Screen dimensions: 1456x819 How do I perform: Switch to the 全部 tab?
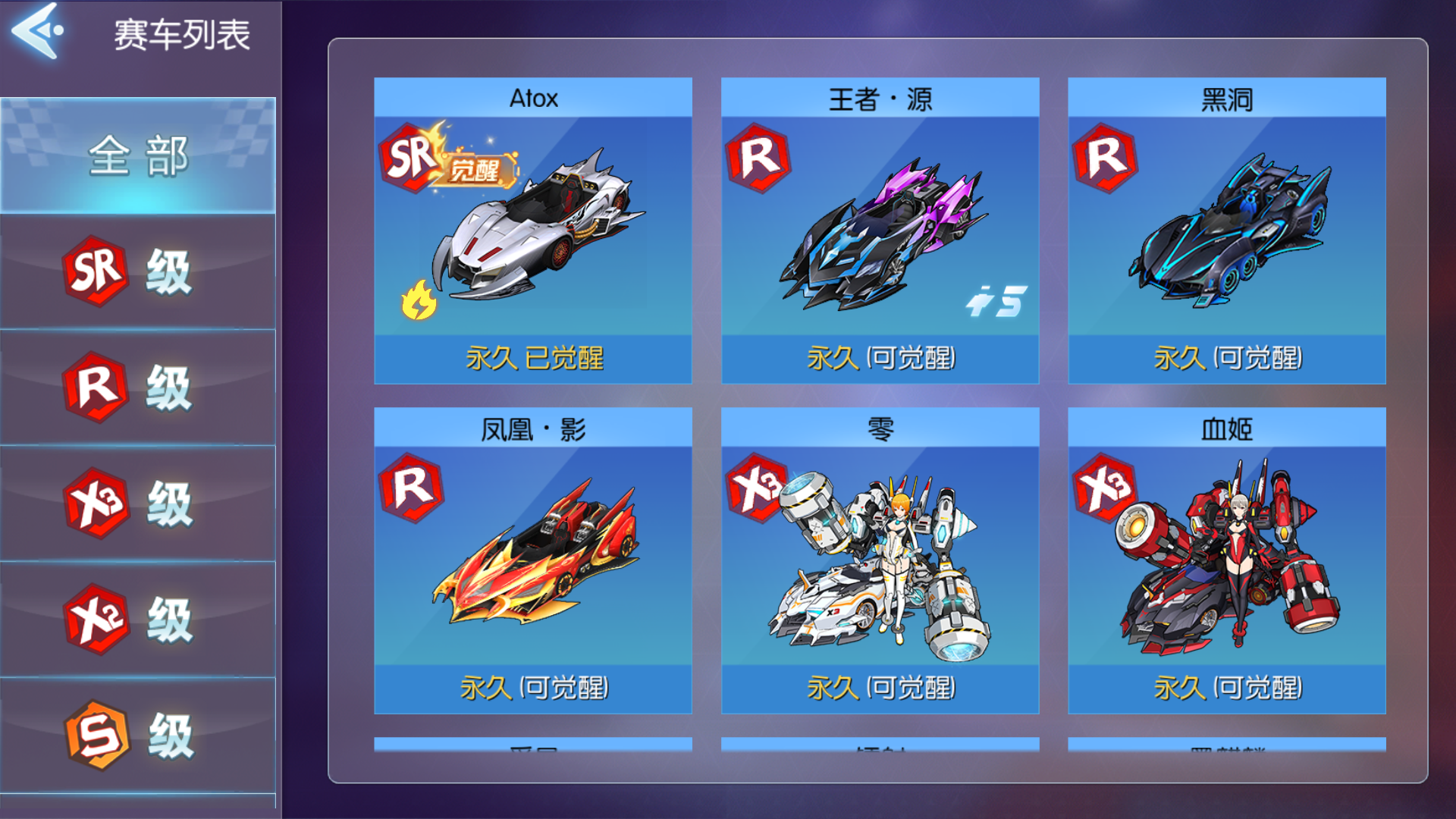coord(136,155)
